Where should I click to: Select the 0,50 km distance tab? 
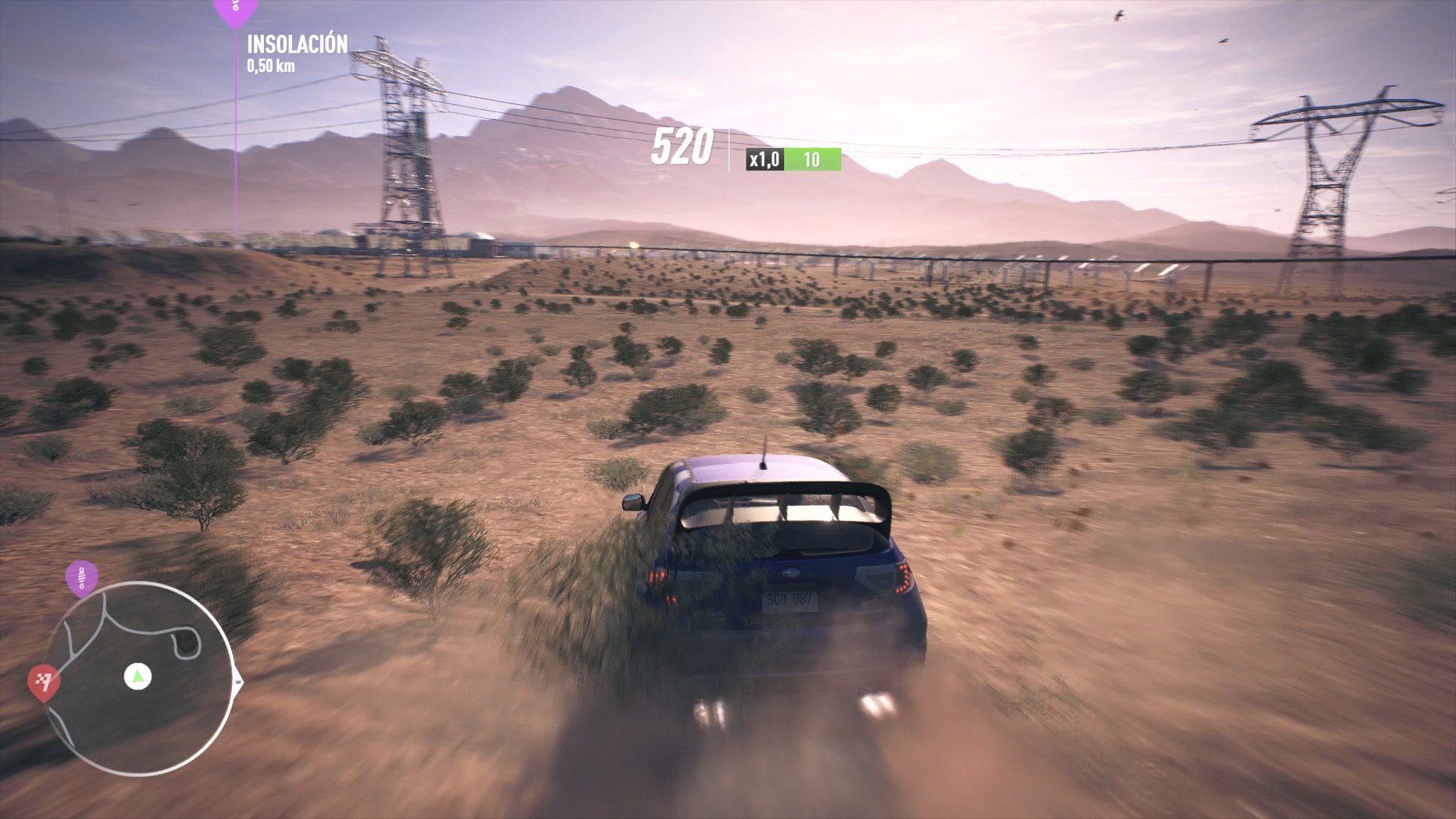pyautogui.click(x=273, y=67)
